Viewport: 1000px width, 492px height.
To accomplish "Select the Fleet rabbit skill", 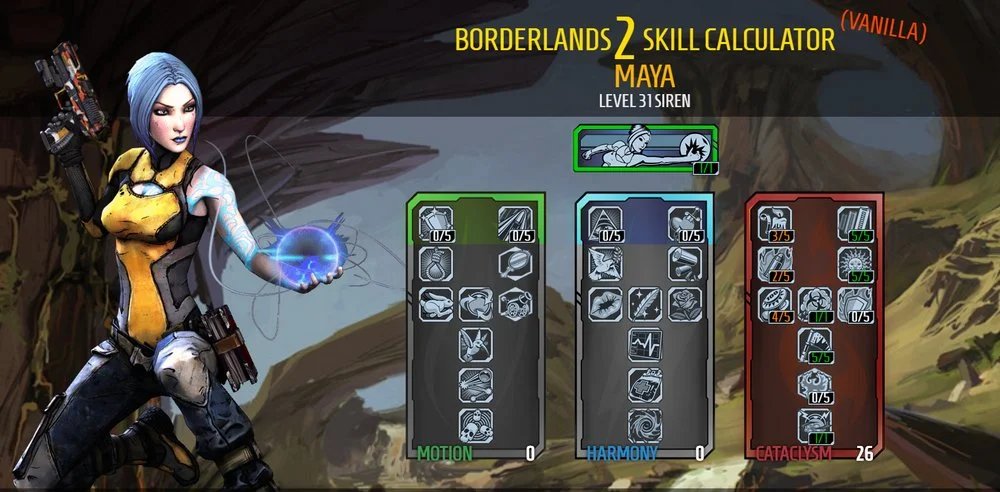I will point(433,301).
